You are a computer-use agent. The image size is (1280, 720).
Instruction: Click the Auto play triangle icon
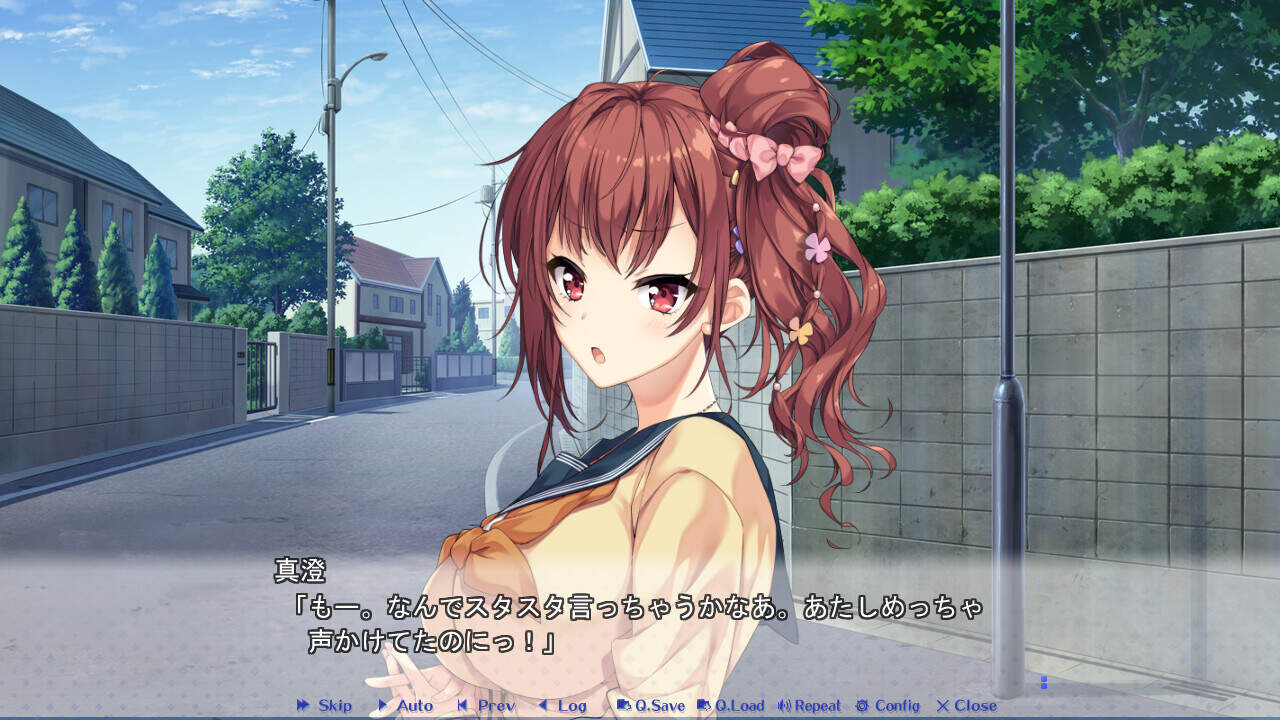[x=383, y=705]
